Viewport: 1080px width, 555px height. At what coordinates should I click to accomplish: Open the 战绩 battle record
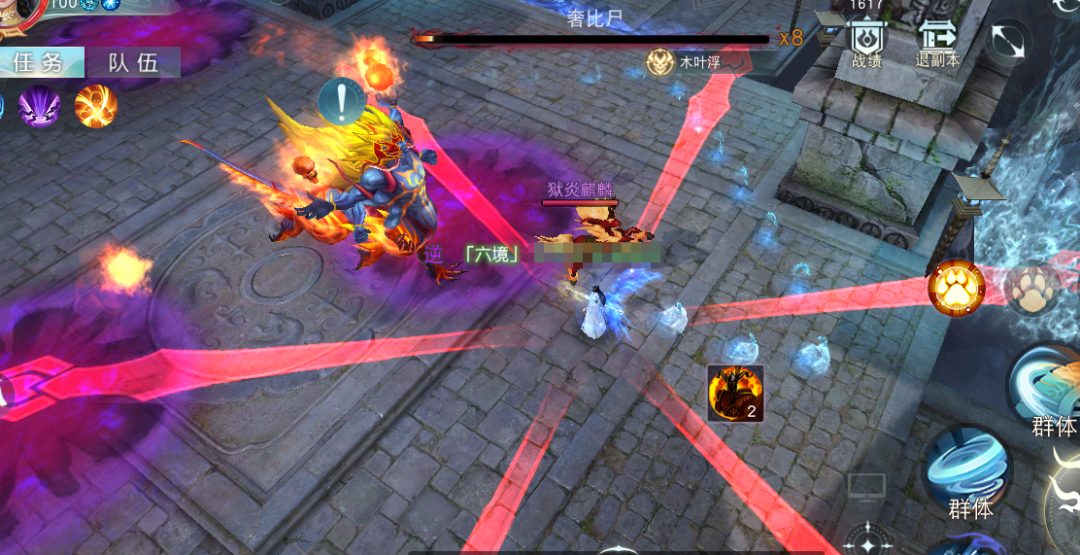867,43
